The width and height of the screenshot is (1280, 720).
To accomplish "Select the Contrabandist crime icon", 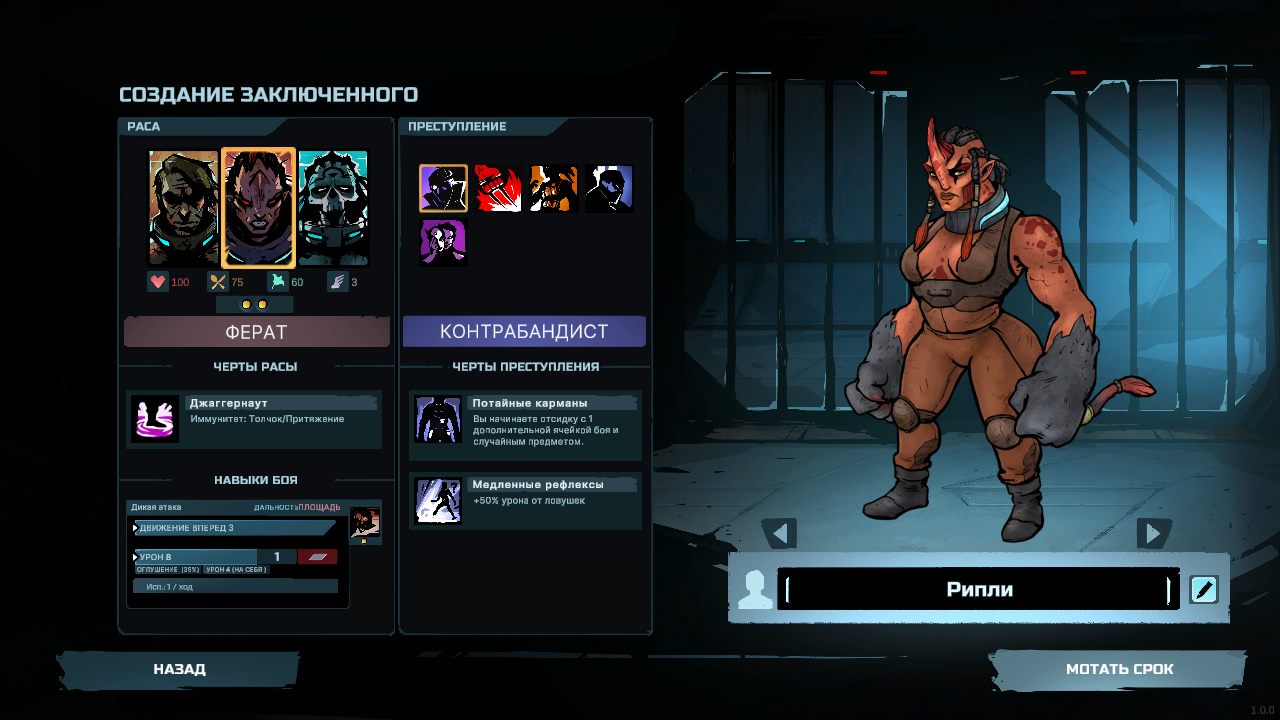I will (x=443, y=188).
